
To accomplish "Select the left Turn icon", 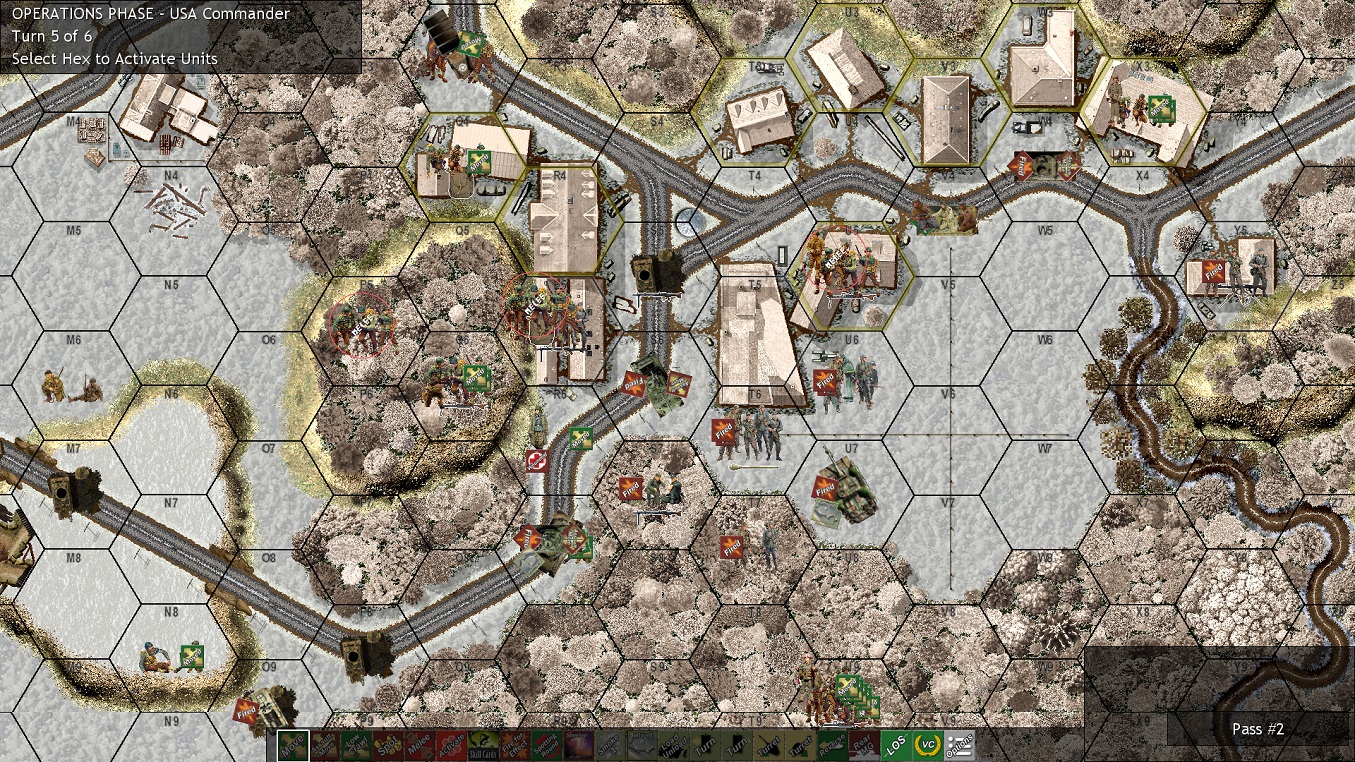I will tap(705, 748).
